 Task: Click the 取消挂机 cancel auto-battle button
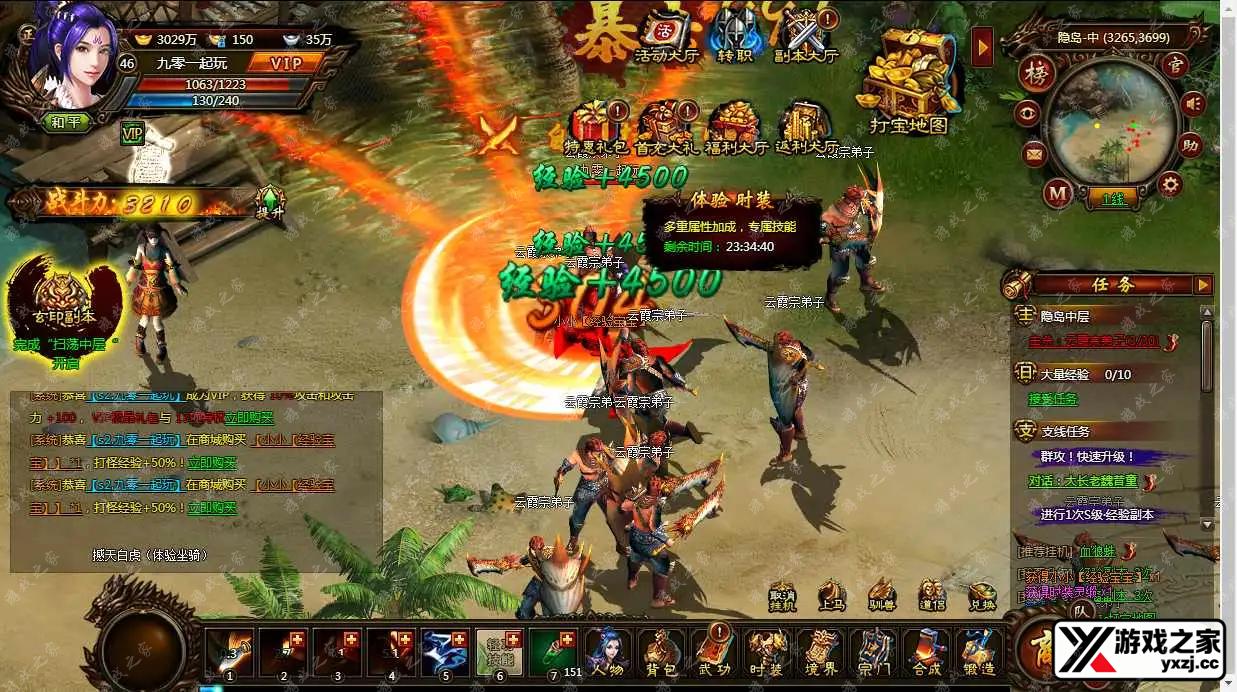[x=782, y=596]
